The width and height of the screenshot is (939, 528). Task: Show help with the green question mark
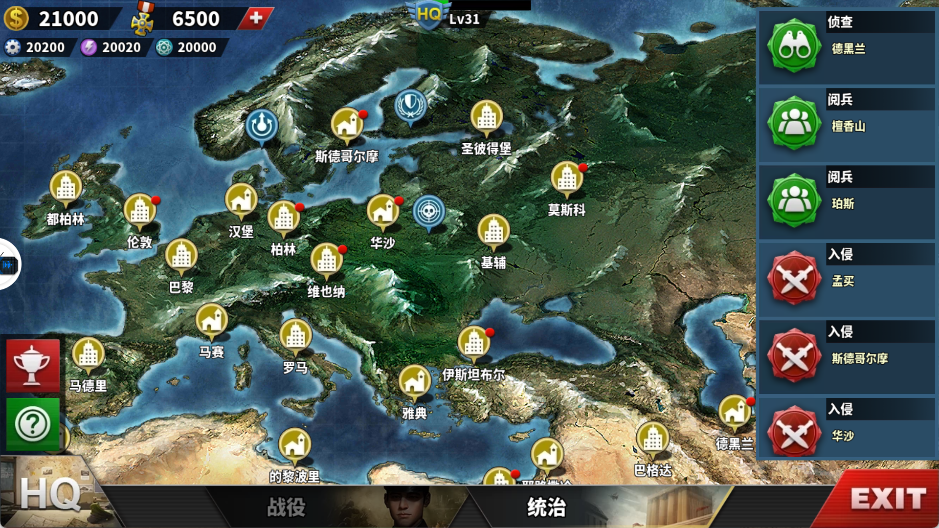(33, 424)
